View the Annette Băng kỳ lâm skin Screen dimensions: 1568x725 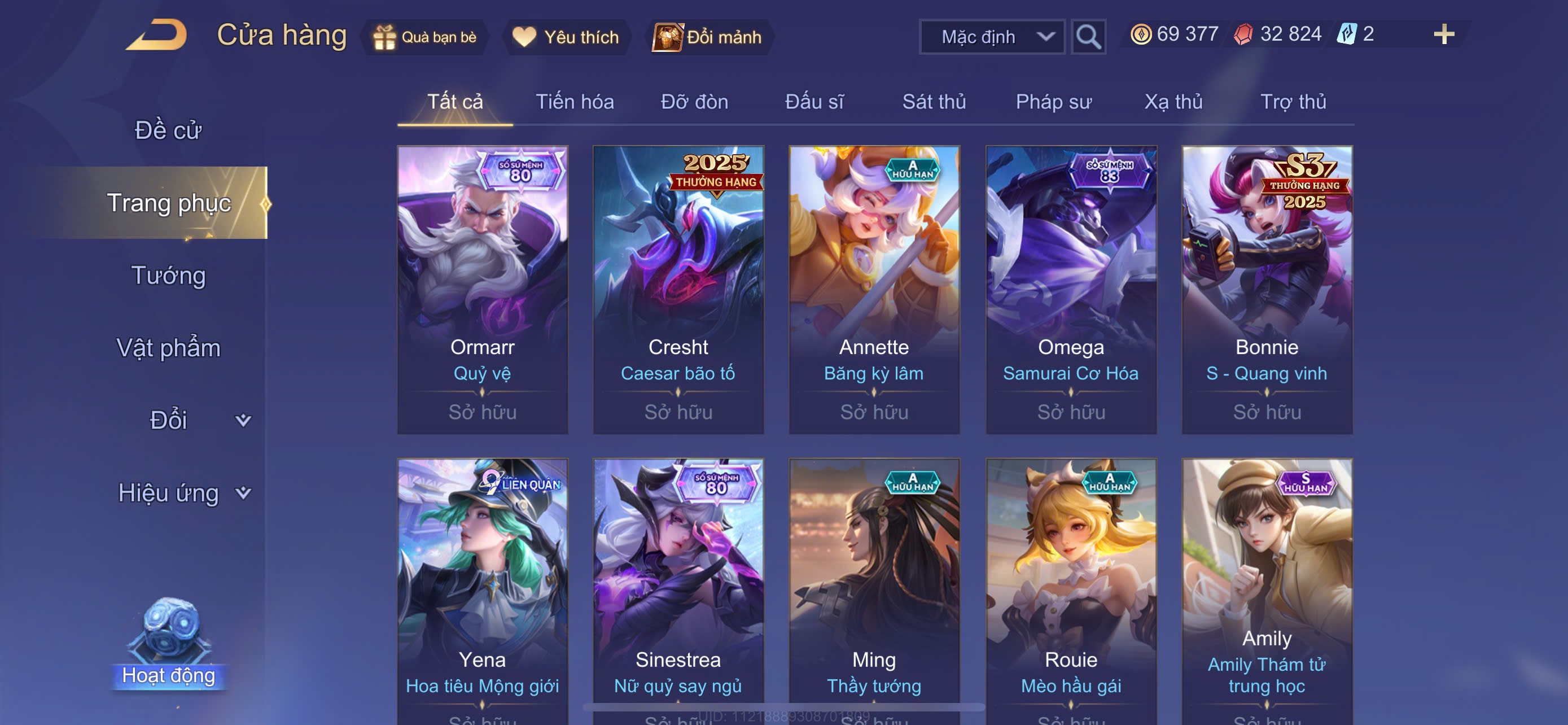click(874, 289)
